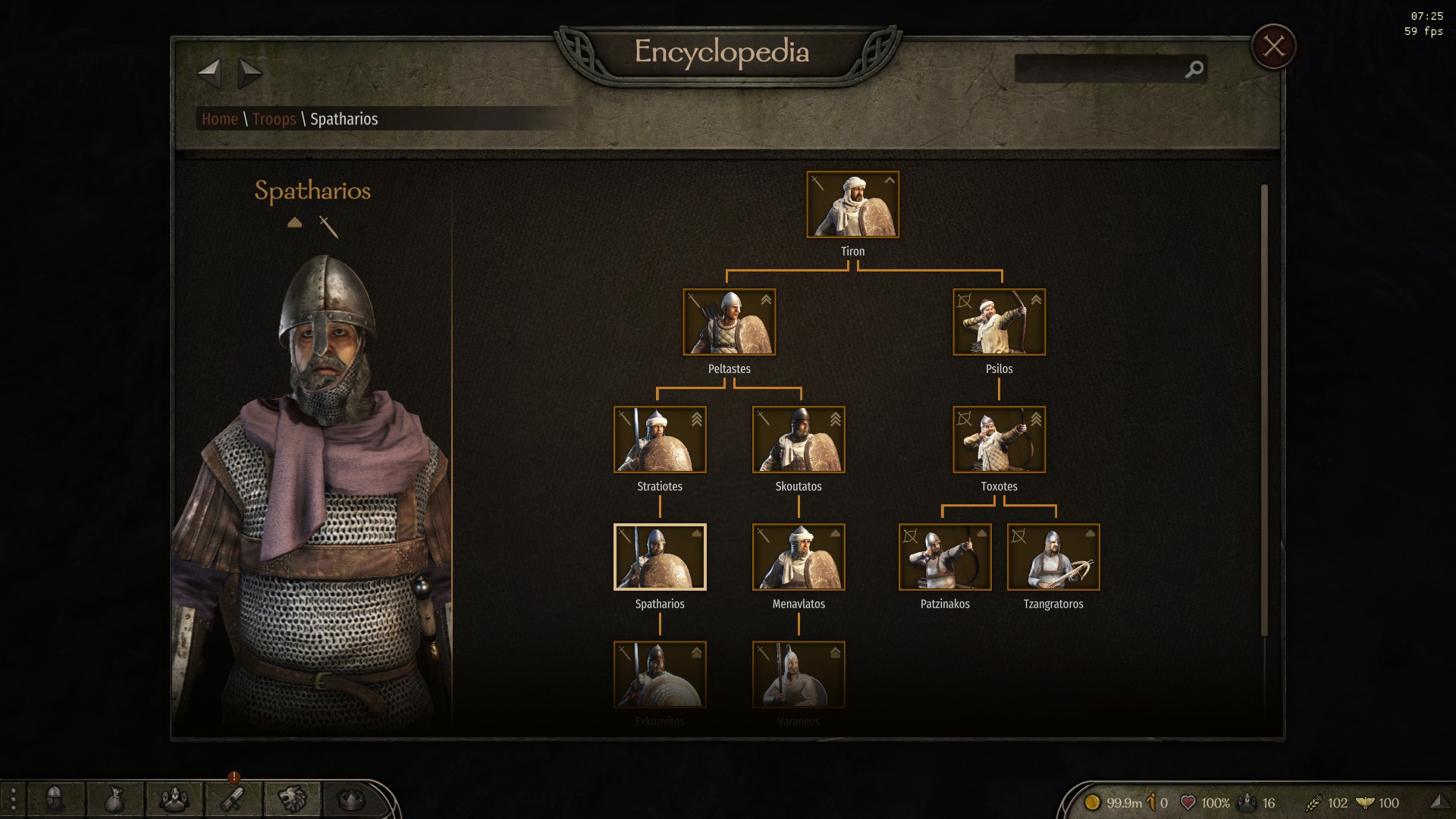Go back to the previous encyclopedia page

pyautogui.click(x=209, y=74)
